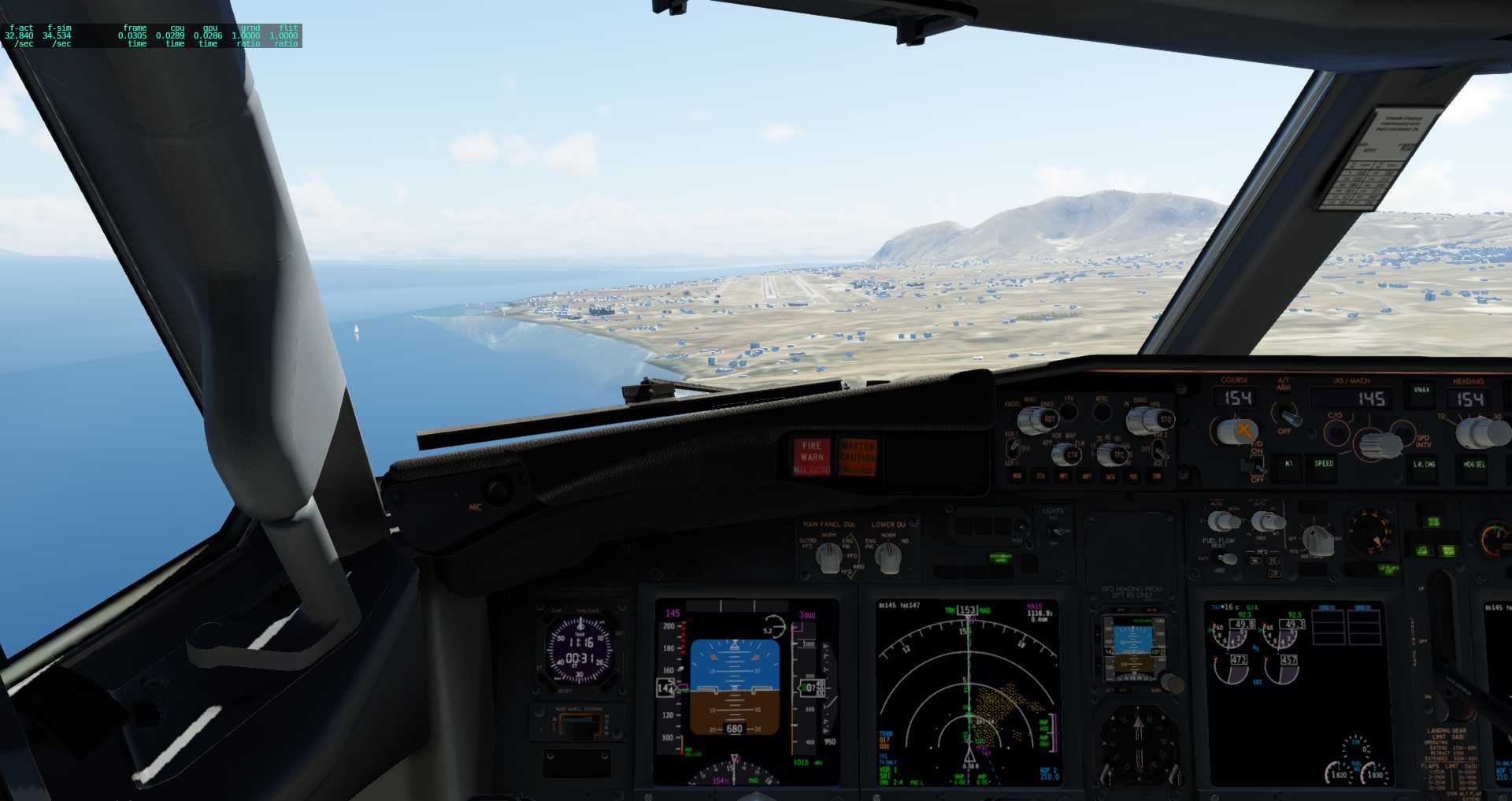
Task: Switch the A/T ARM toggle to OFF
Action: pos(1288,418)
